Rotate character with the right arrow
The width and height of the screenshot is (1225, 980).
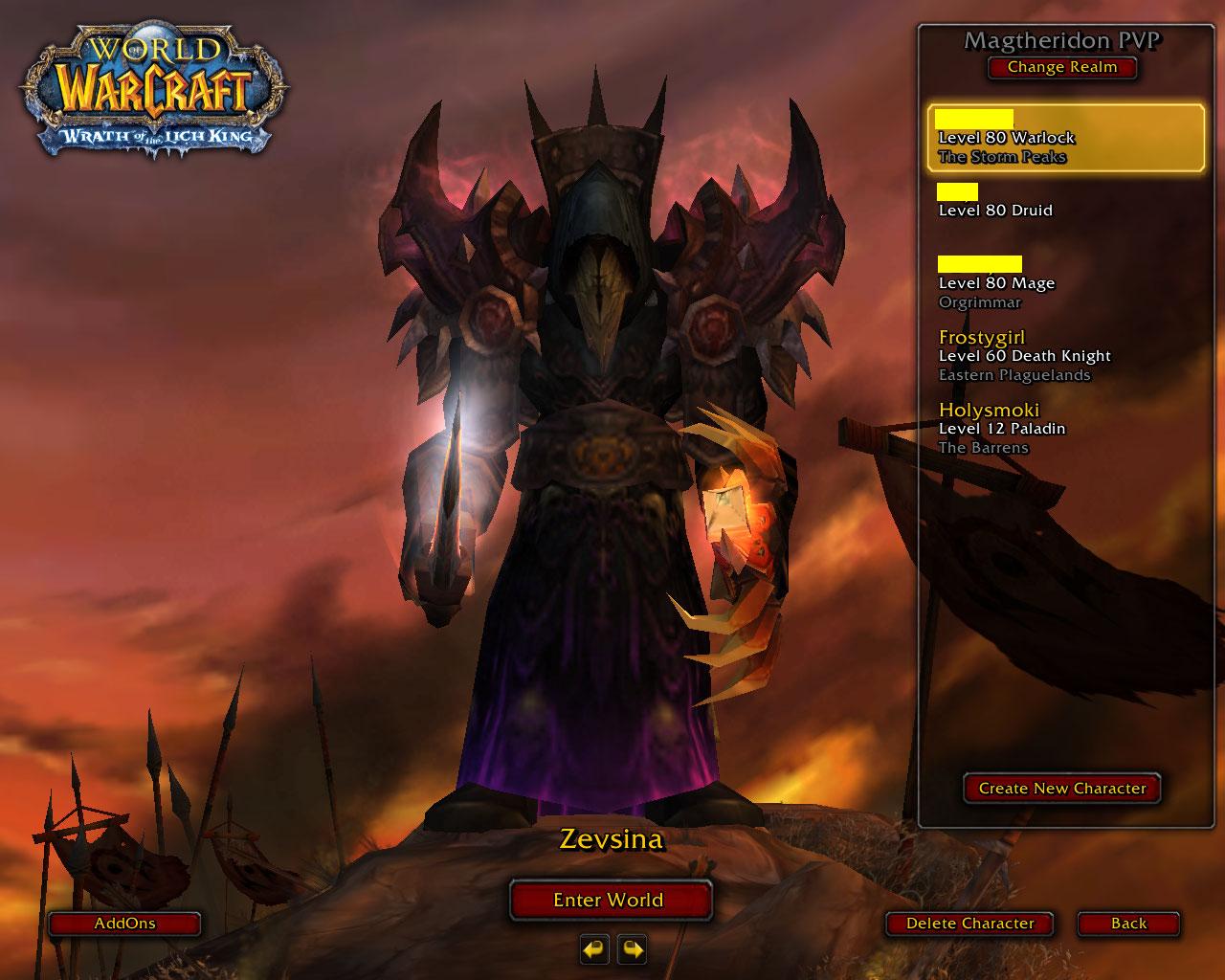click(x=632, y=949)
